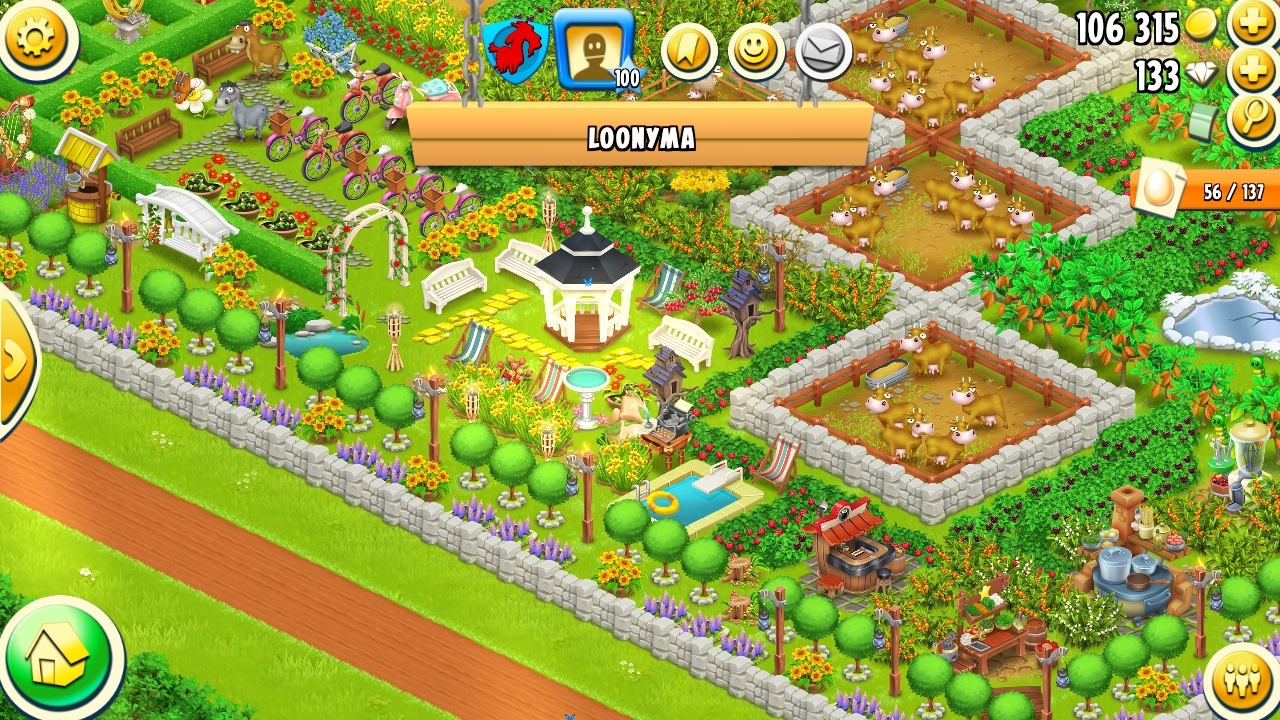Click the LOONYMA name banner
Image resolution: width=1280 pixels, height=720 pixels.
640,137
